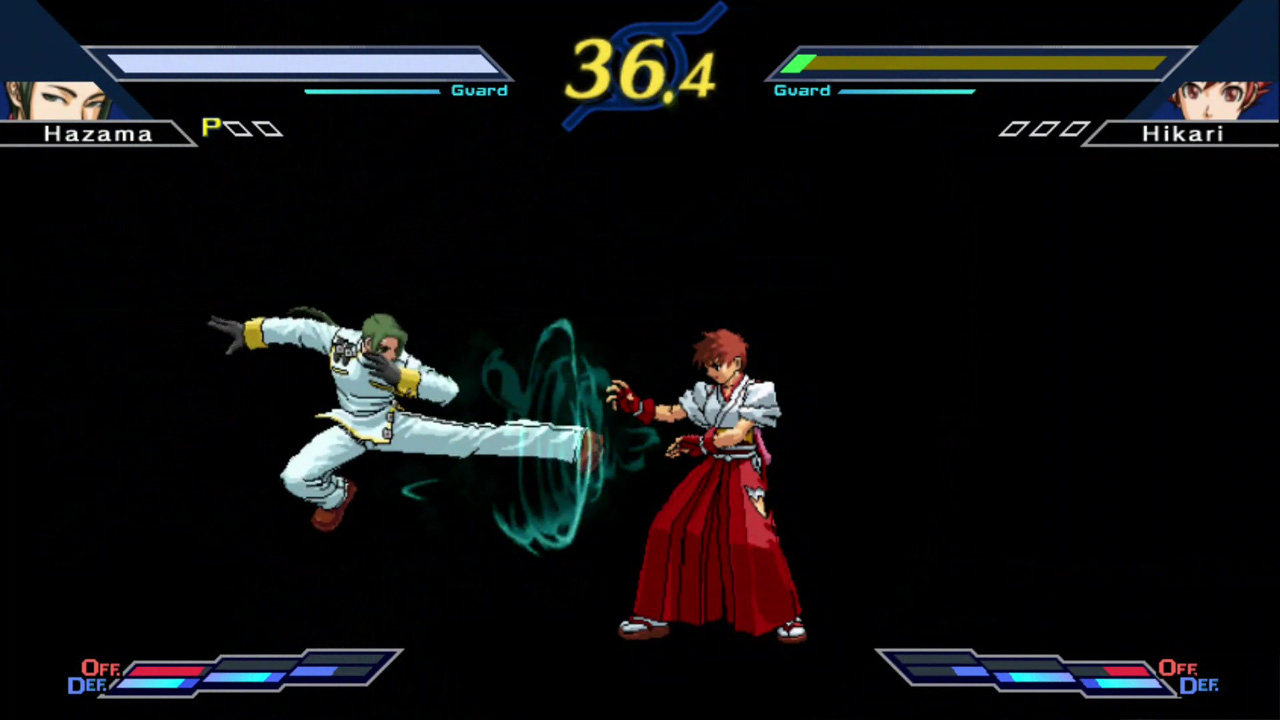Click the first empty stock square near Hazama
1280x720 pixels.
click(x=240, y=127)
